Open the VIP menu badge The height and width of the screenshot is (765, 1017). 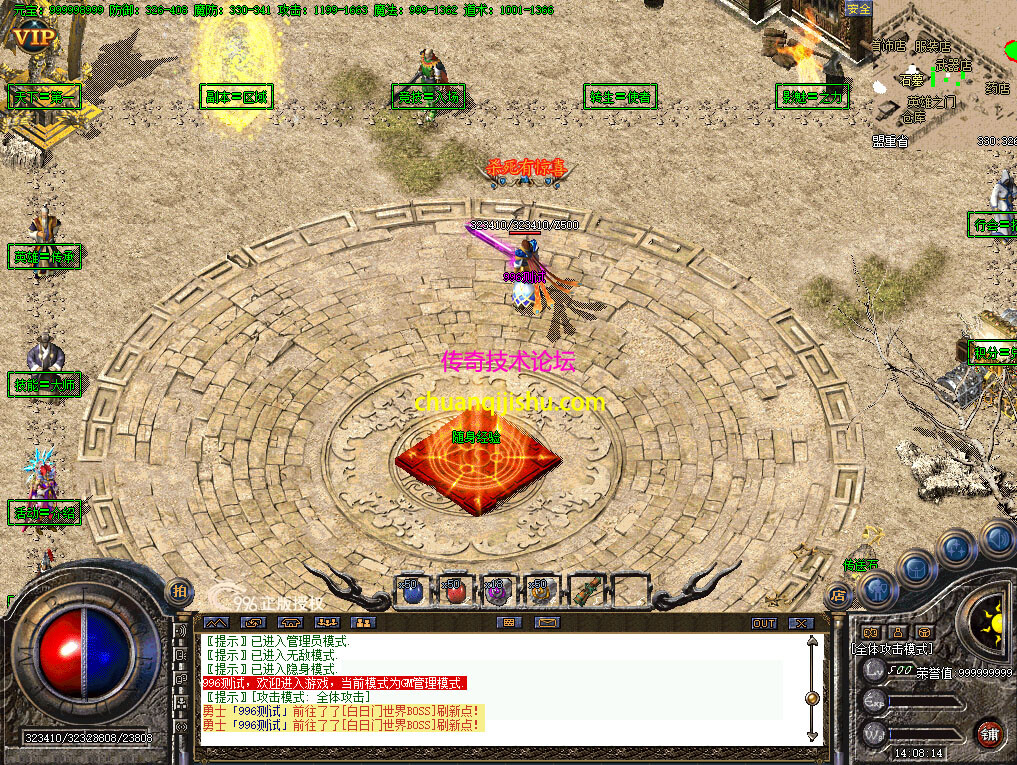point(33,40)
